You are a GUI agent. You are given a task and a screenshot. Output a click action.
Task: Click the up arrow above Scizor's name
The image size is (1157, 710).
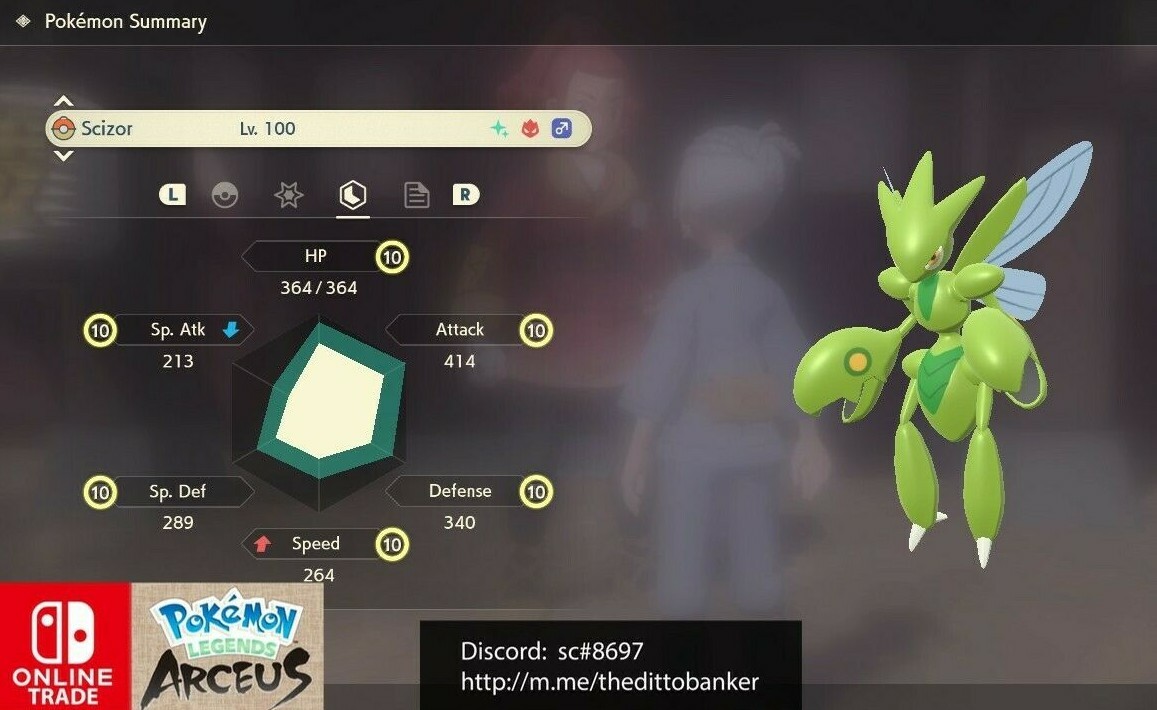(63, 102)
